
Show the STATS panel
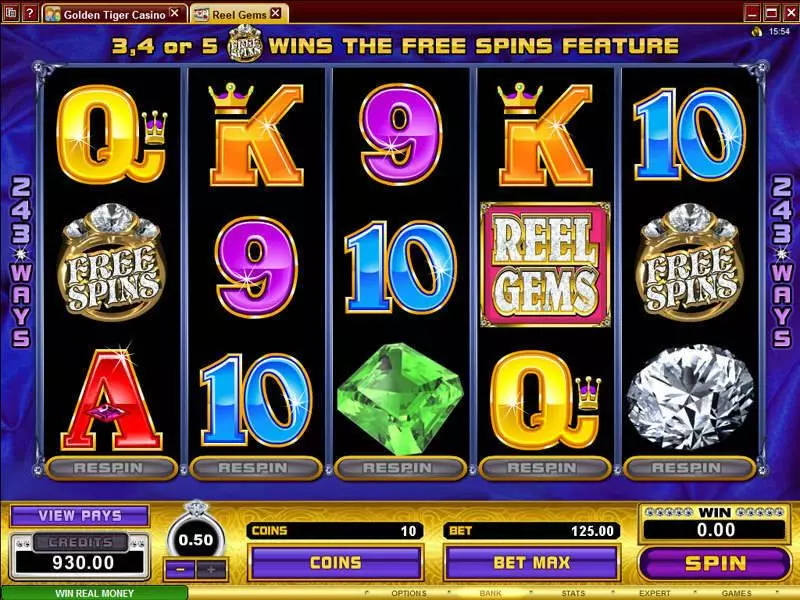[x=573, y=593]
